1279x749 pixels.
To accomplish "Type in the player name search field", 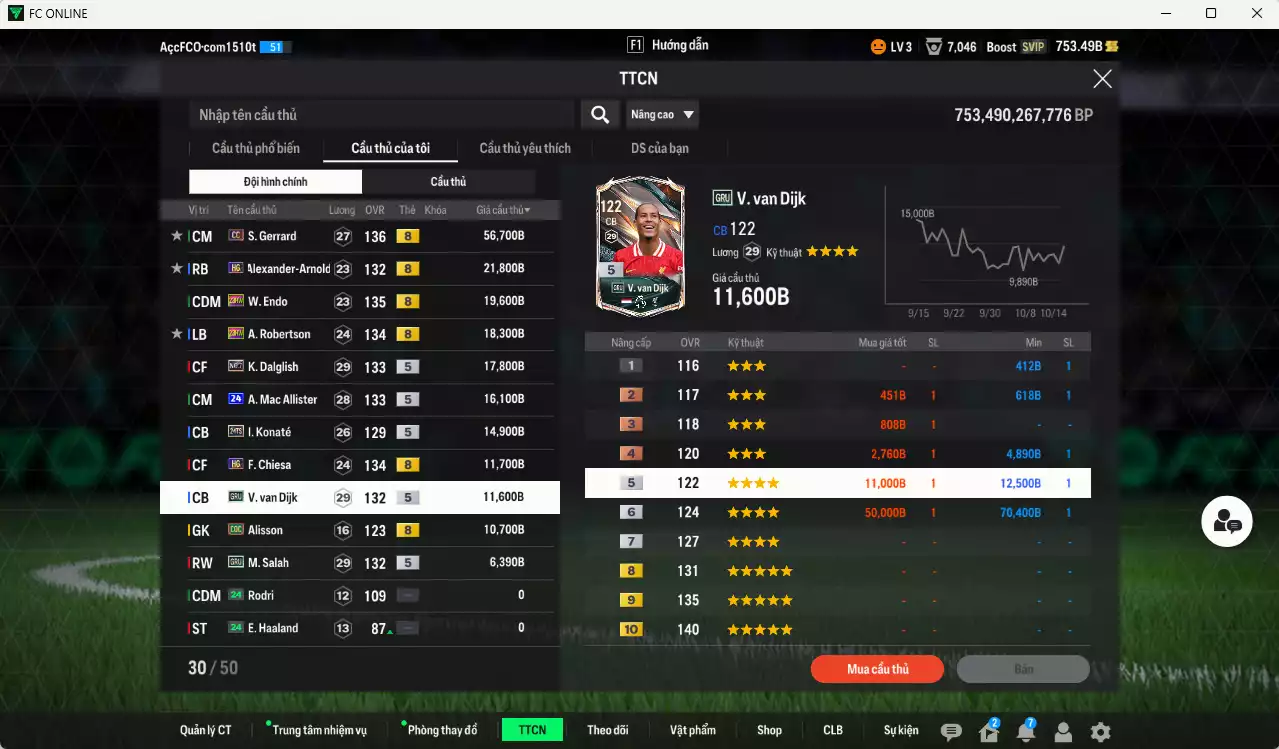I will pos(380,115).
